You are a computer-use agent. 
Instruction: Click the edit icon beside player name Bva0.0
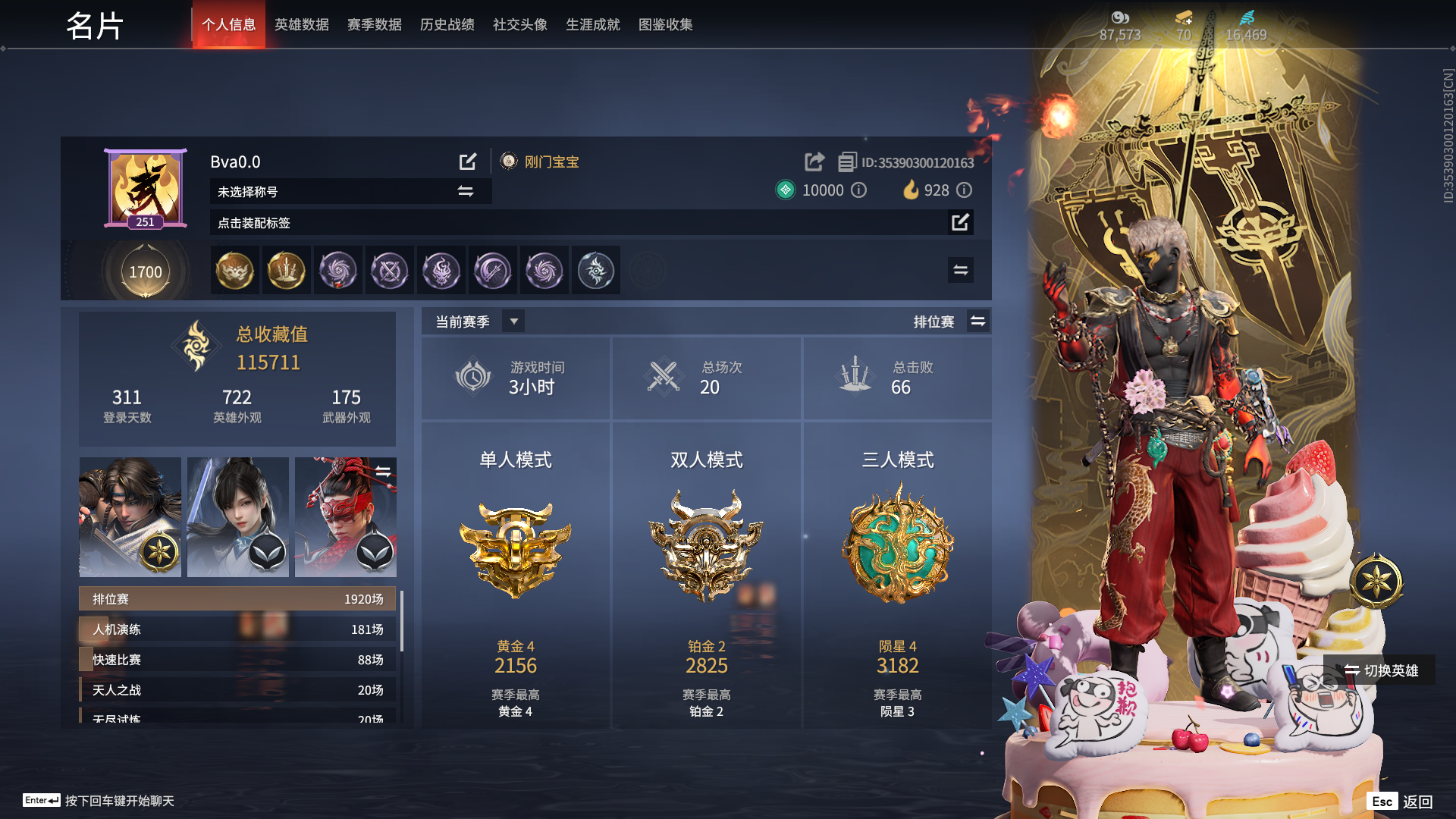468,161
